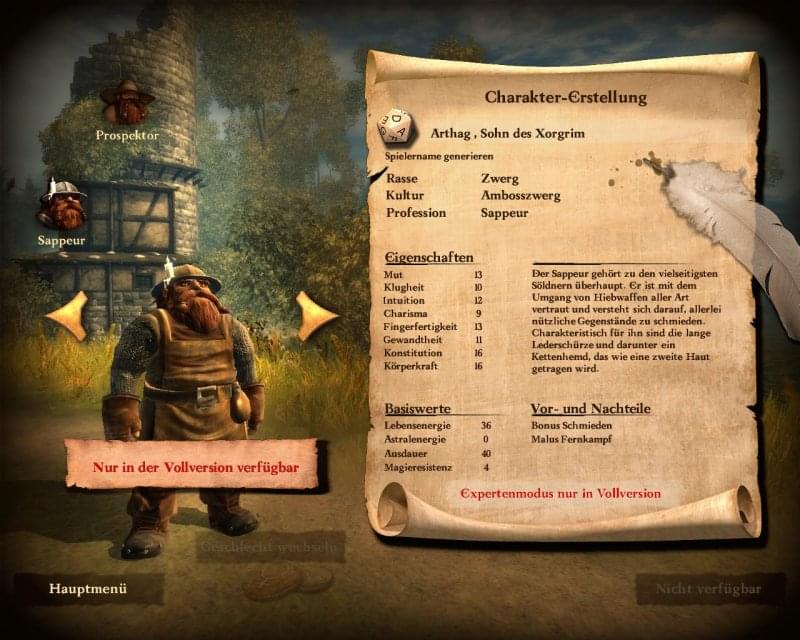The image size is (800, 640).
Task: Select the Prospektor profession portrait
Action: pyautogui.click(x=127, y=102)
